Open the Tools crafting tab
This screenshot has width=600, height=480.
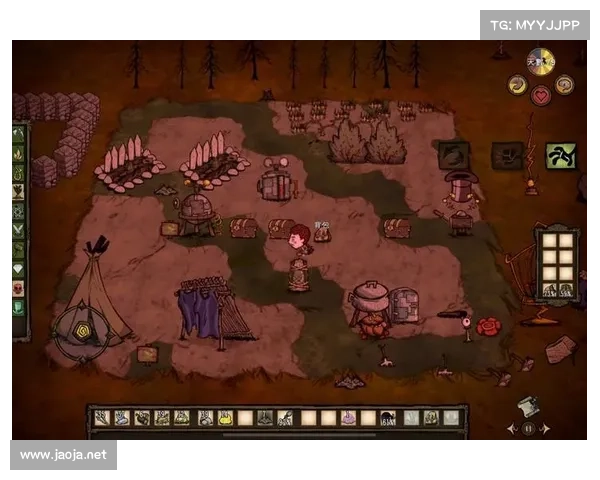[x=17, y=135]
